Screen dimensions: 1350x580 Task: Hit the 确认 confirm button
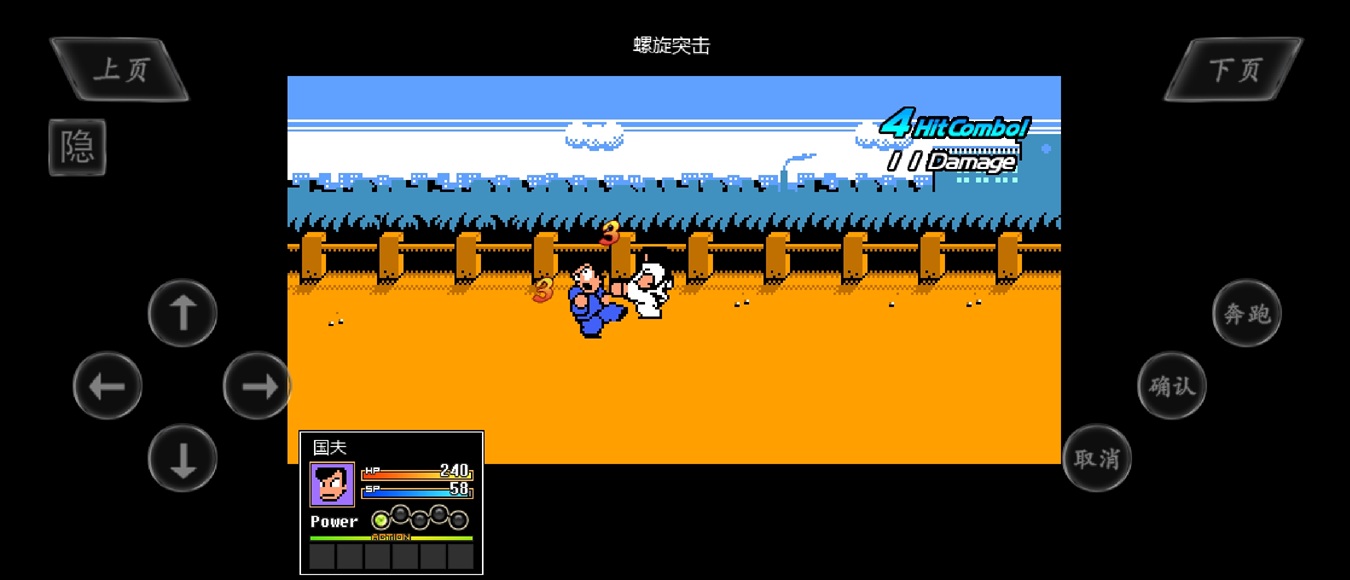1172,385
